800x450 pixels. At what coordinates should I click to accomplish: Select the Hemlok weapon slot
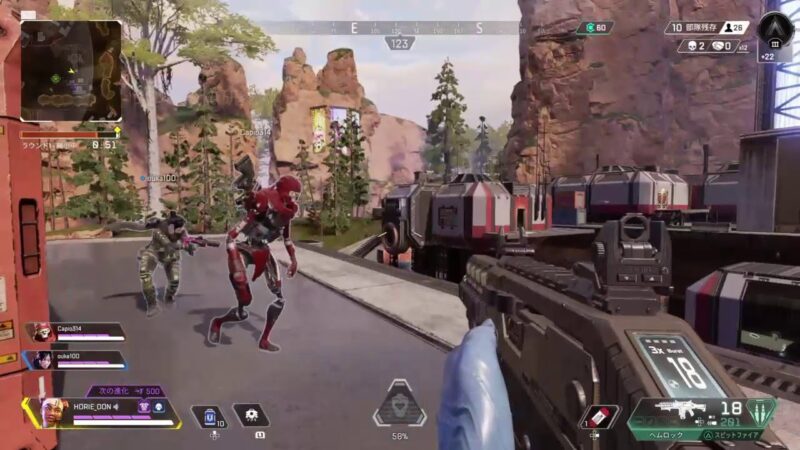pyautogui.click(x=684, y=408)
